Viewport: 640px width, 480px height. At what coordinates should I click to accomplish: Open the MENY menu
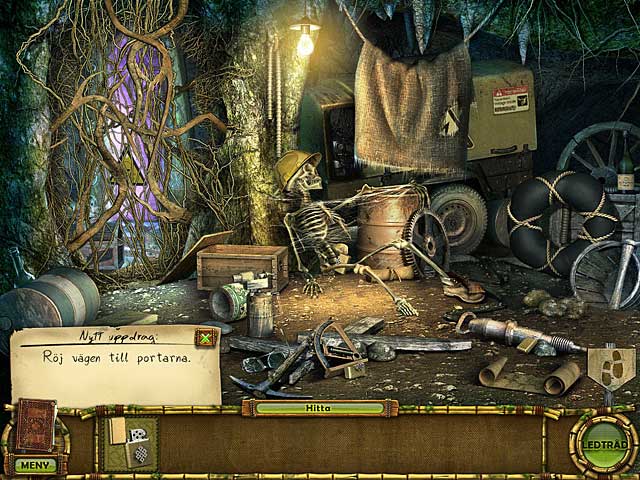(34, 465)
